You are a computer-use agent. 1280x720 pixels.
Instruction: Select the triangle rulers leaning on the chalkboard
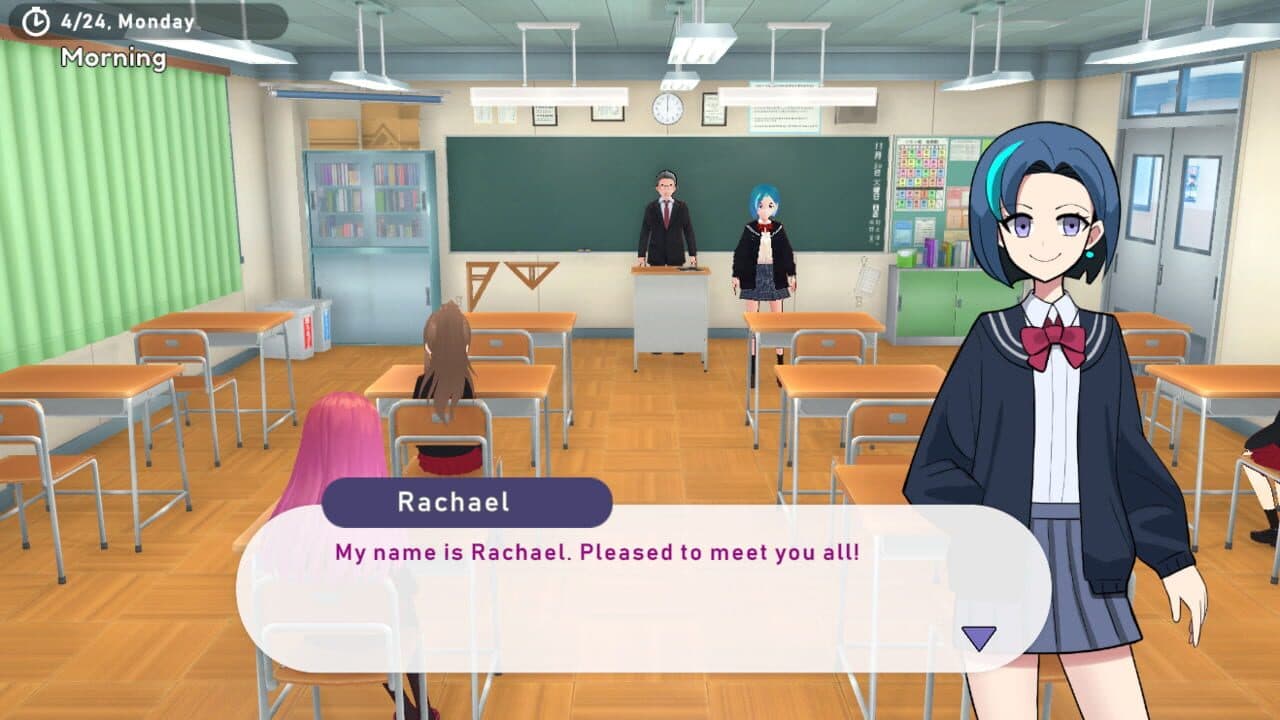[510, 275]
